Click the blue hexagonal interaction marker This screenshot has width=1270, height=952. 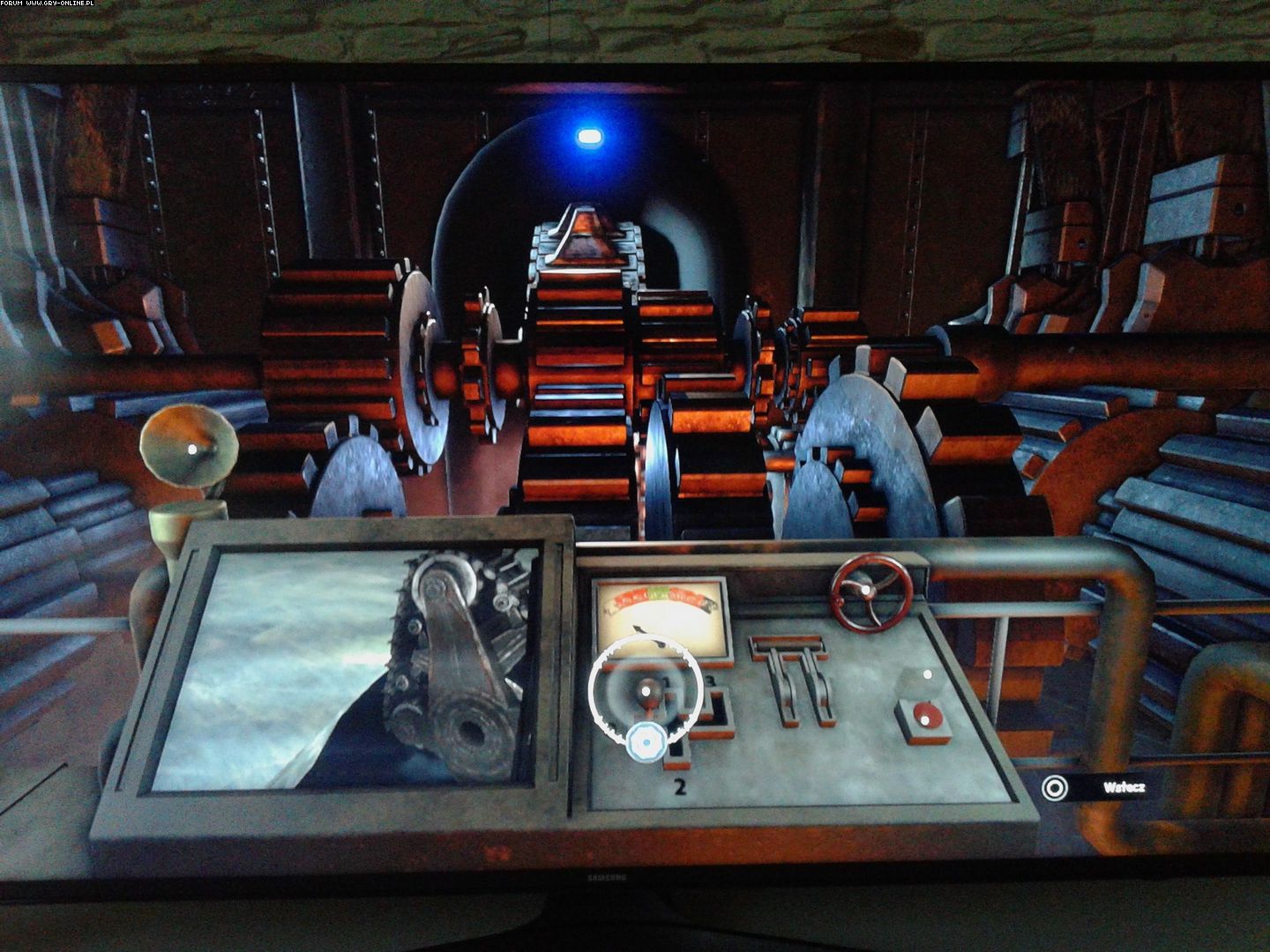pos(648,743)
